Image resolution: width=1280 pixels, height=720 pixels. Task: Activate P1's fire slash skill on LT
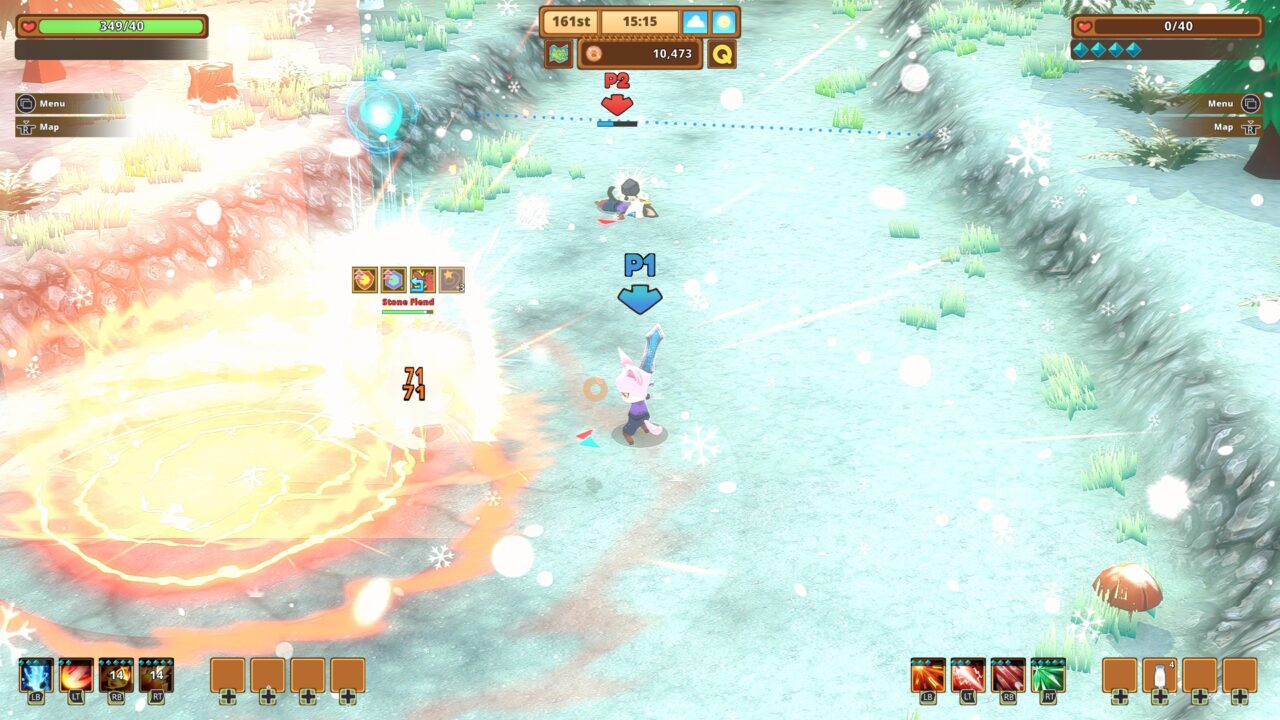pyautogui.click(x=76, y=673)
